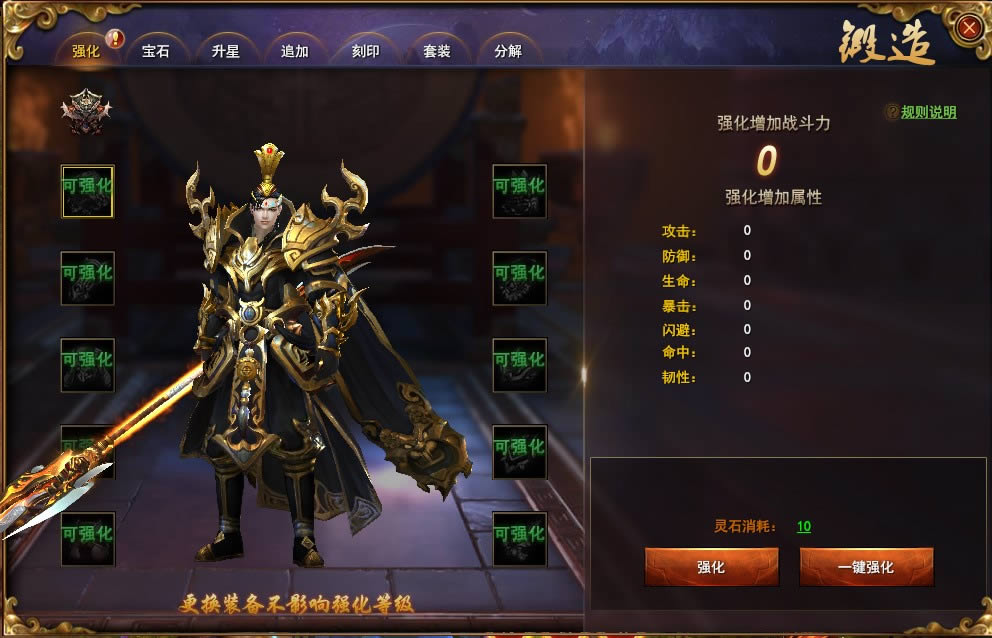Close the 锻造 forge window
992x638 pixels.
tap(968, 28)
